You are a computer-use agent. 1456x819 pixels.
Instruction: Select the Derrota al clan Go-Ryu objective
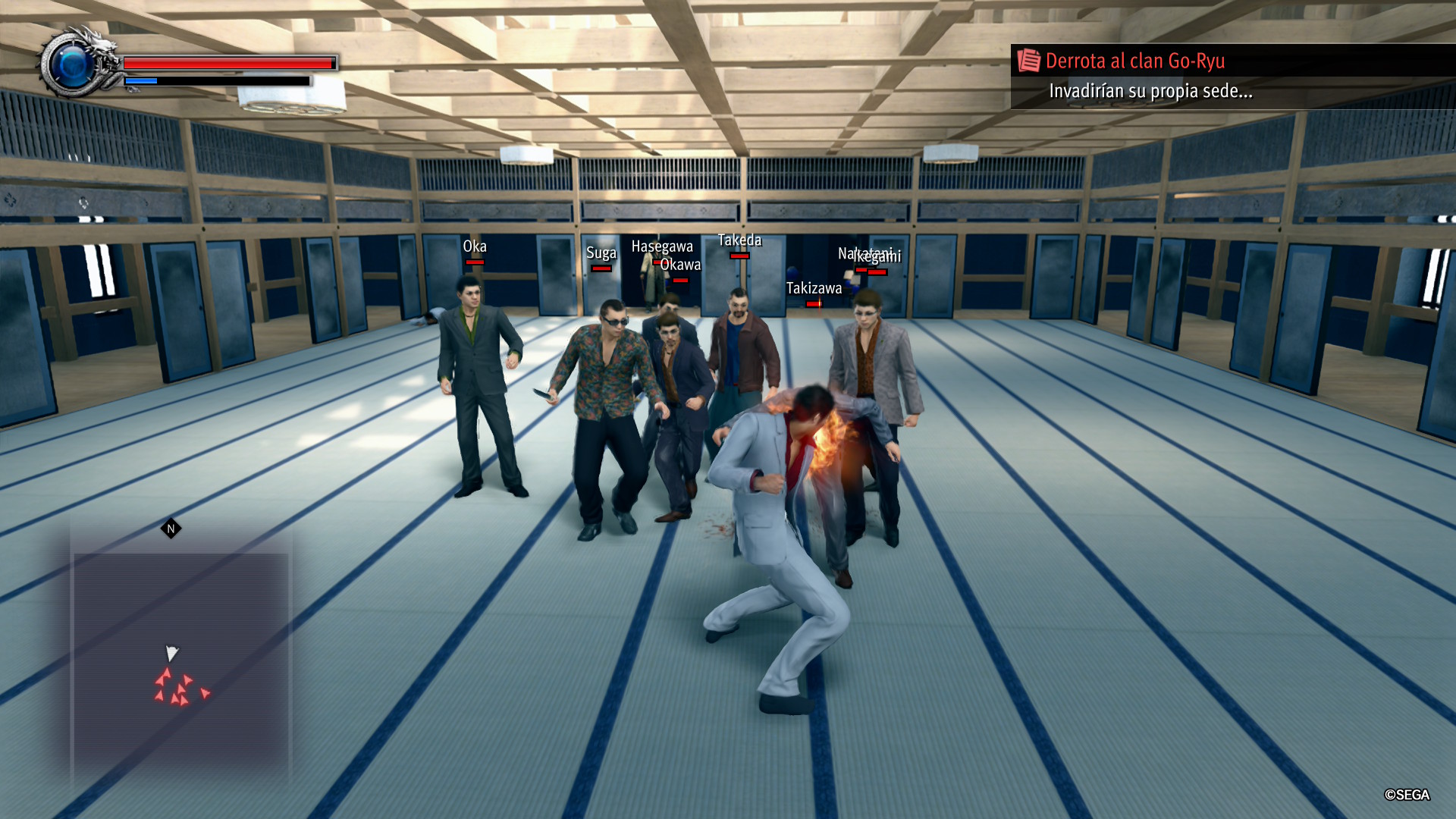click(x=1134, y=61)
